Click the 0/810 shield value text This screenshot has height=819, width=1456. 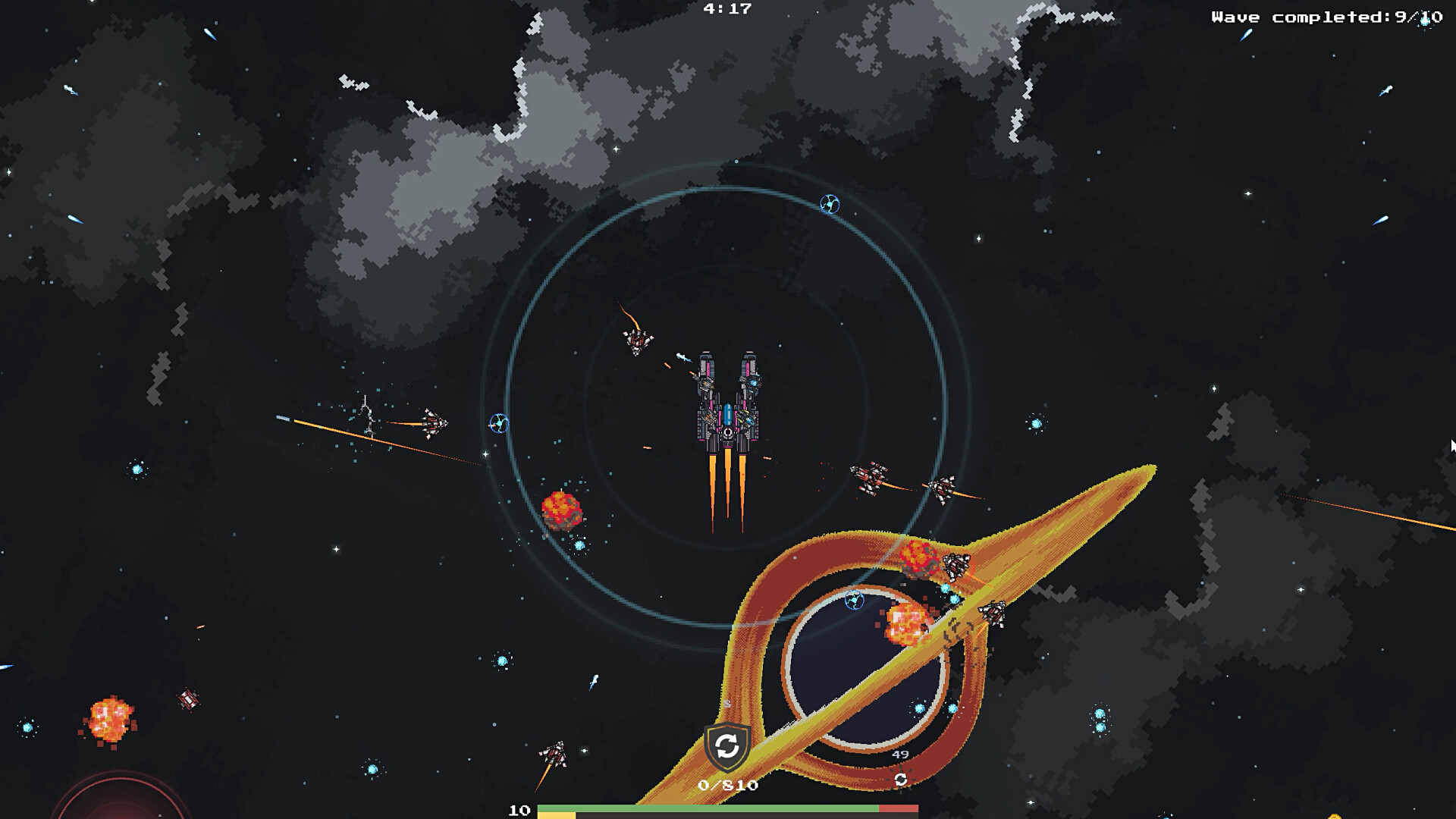click(728, 785)
